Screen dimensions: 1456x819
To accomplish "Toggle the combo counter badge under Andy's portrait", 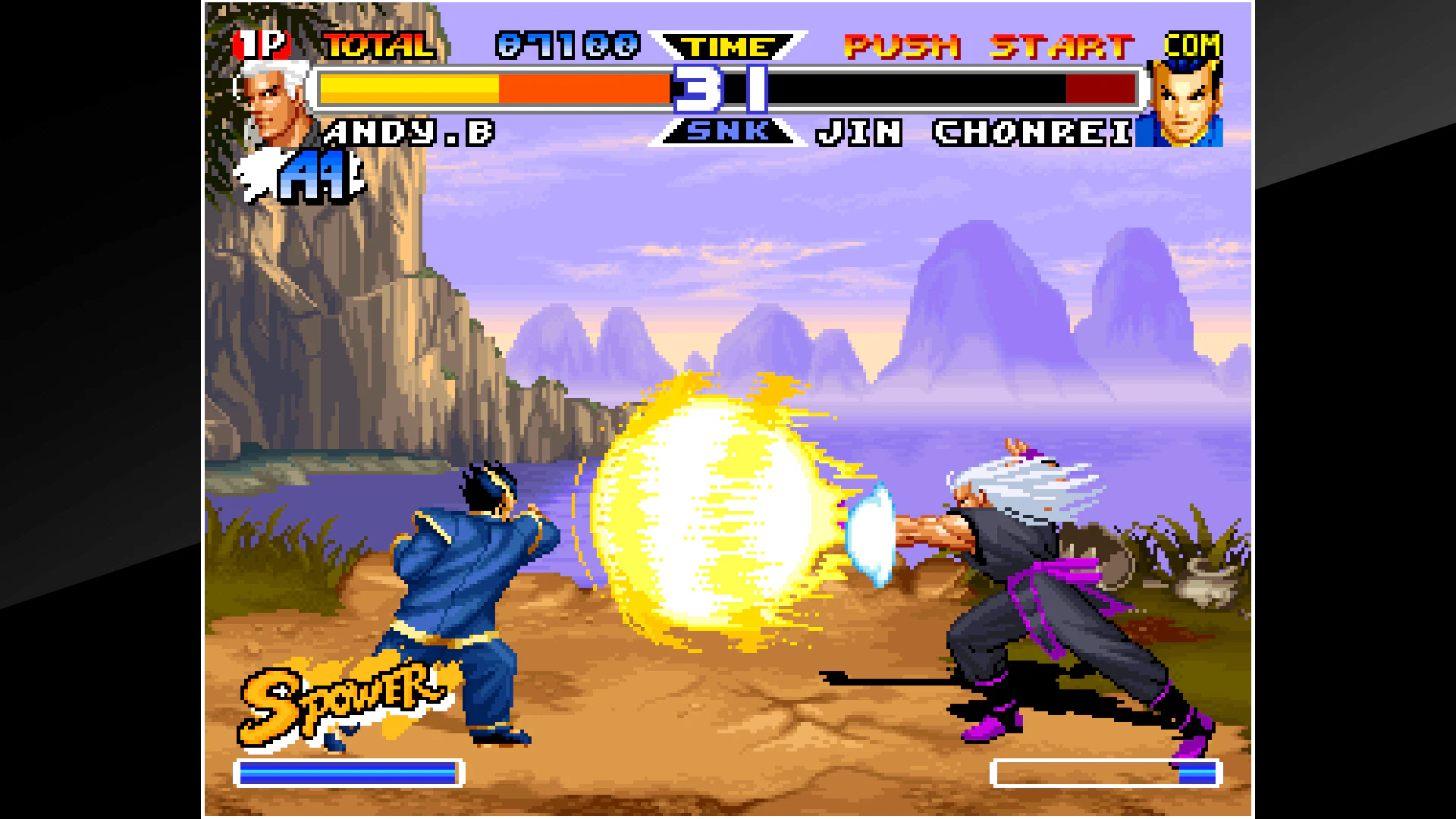I will [311, 174].
